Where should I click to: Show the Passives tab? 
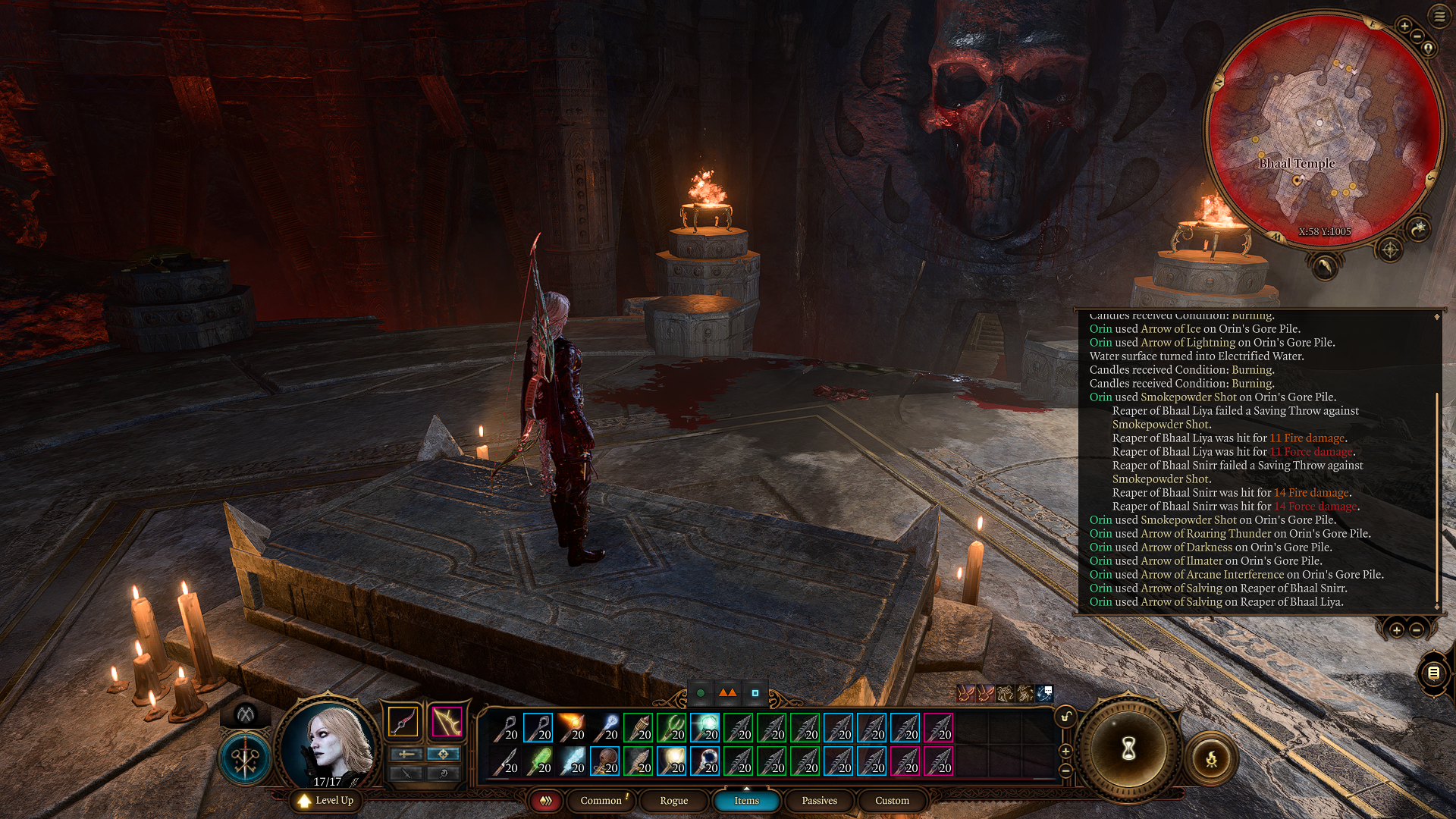point(819,801)
